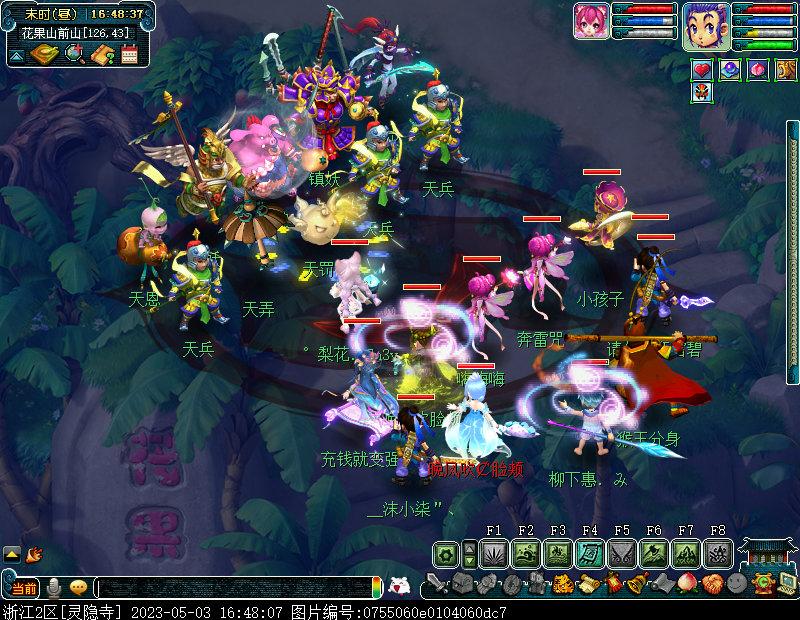
Task: Open the blue-haired character portrait
Action: tap(707, 25)
